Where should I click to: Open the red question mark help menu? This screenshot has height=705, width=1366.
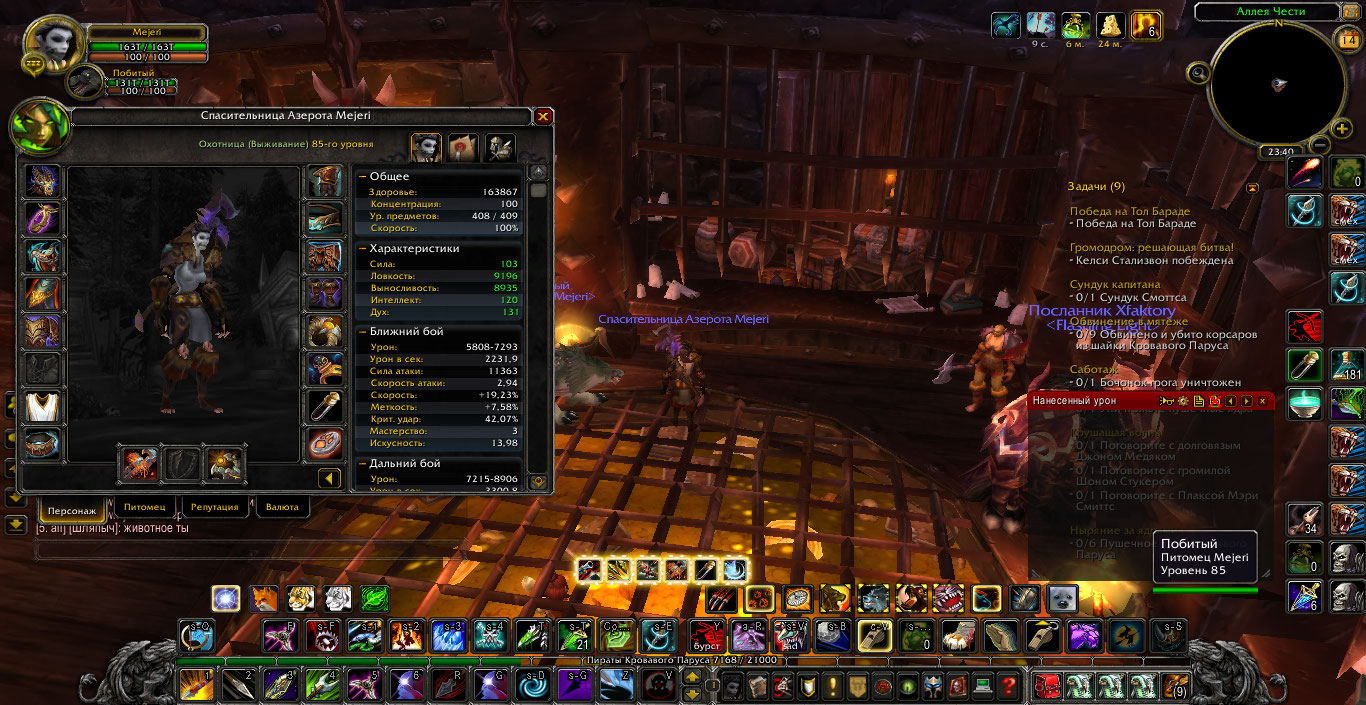tap(1008, 686)
